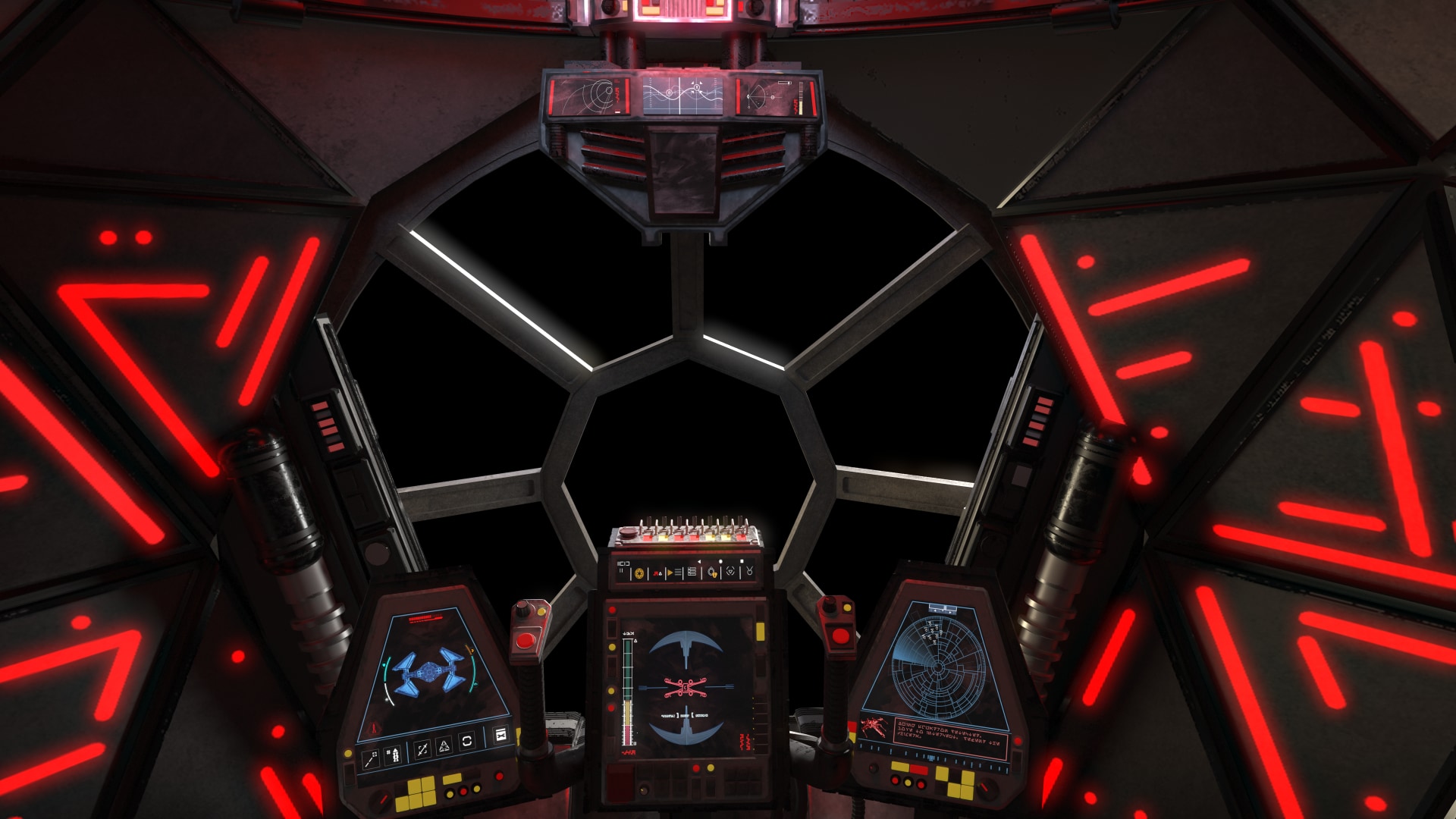Select the circular radar scope display
This screenshot has width=1456, height=819.
(x=938, y=667)
